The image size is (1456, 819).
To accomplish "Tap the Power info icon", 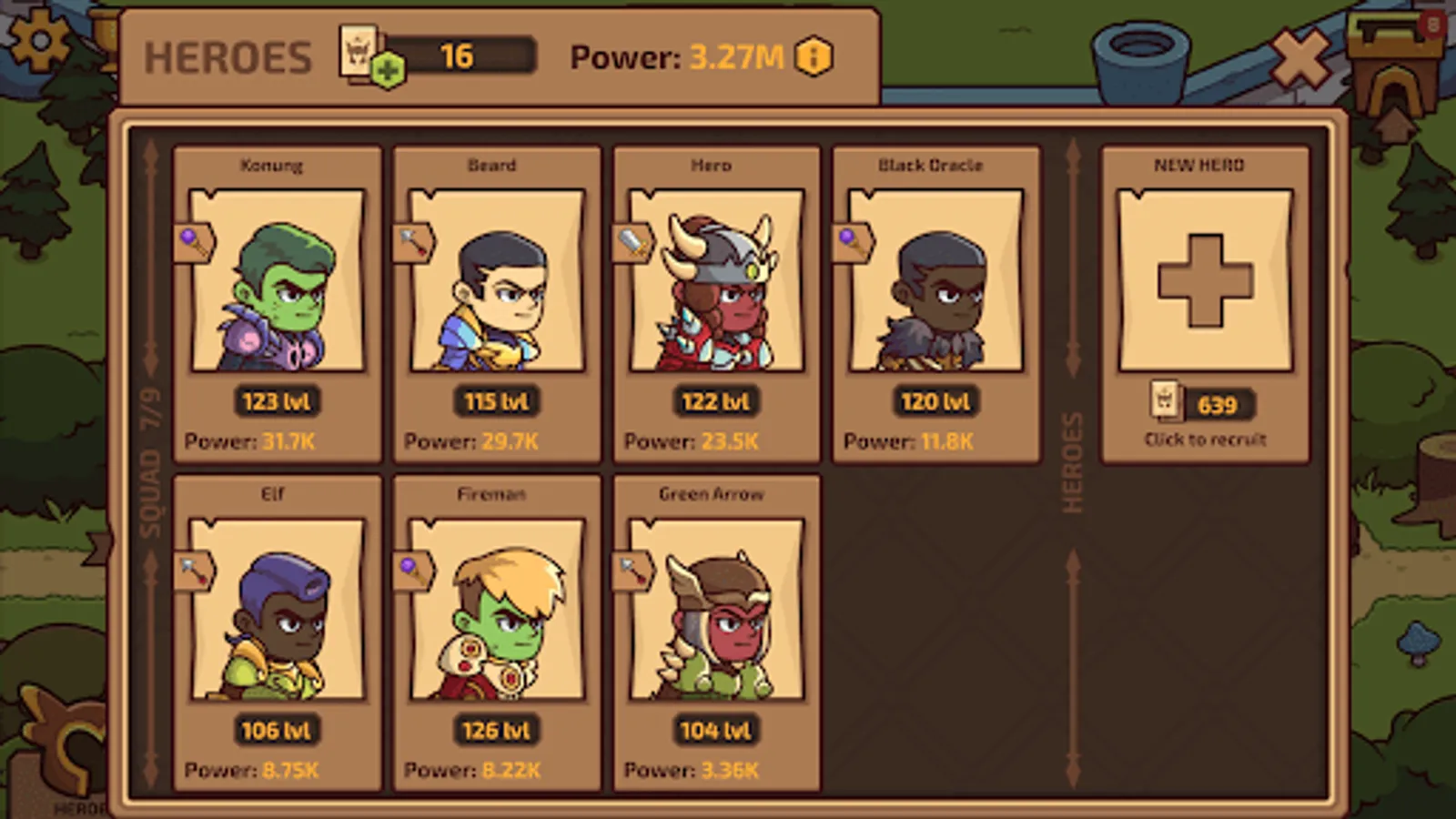I will tap(814, 56).
